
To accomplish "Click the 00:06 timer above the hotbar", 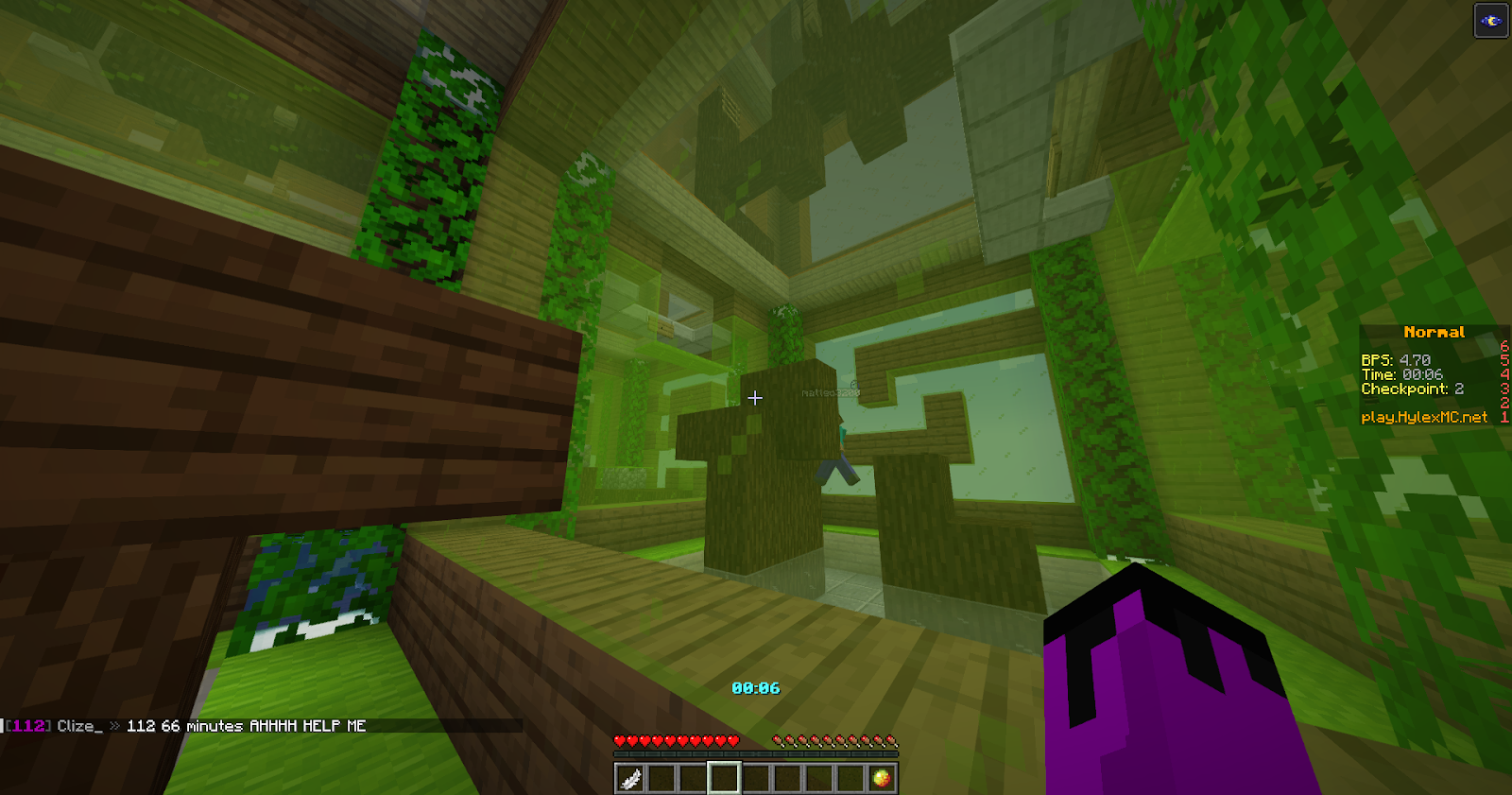I will click(755, 688).
